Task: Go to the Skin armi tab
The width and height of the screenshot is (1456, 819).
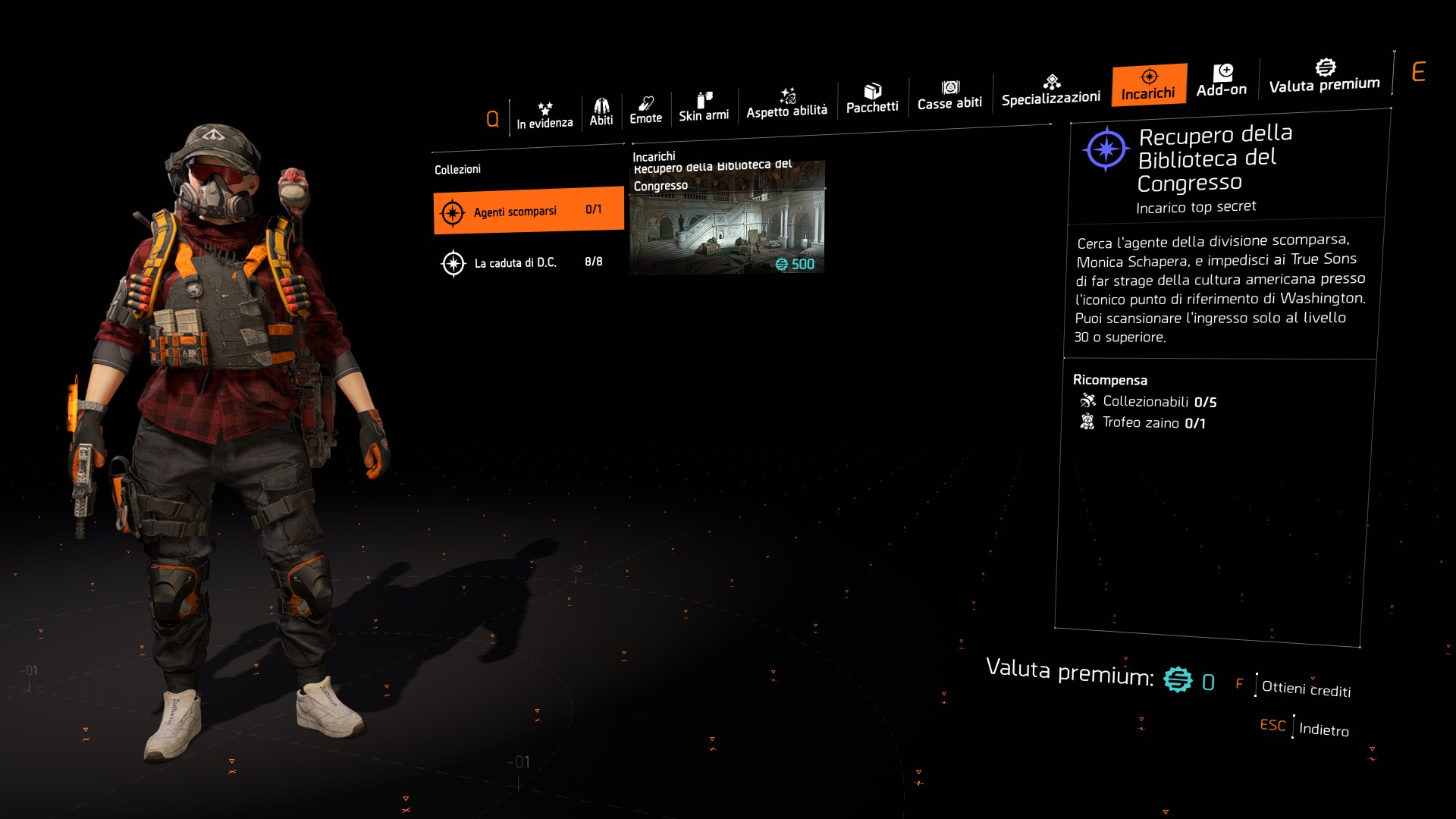Action: point(704,107)
